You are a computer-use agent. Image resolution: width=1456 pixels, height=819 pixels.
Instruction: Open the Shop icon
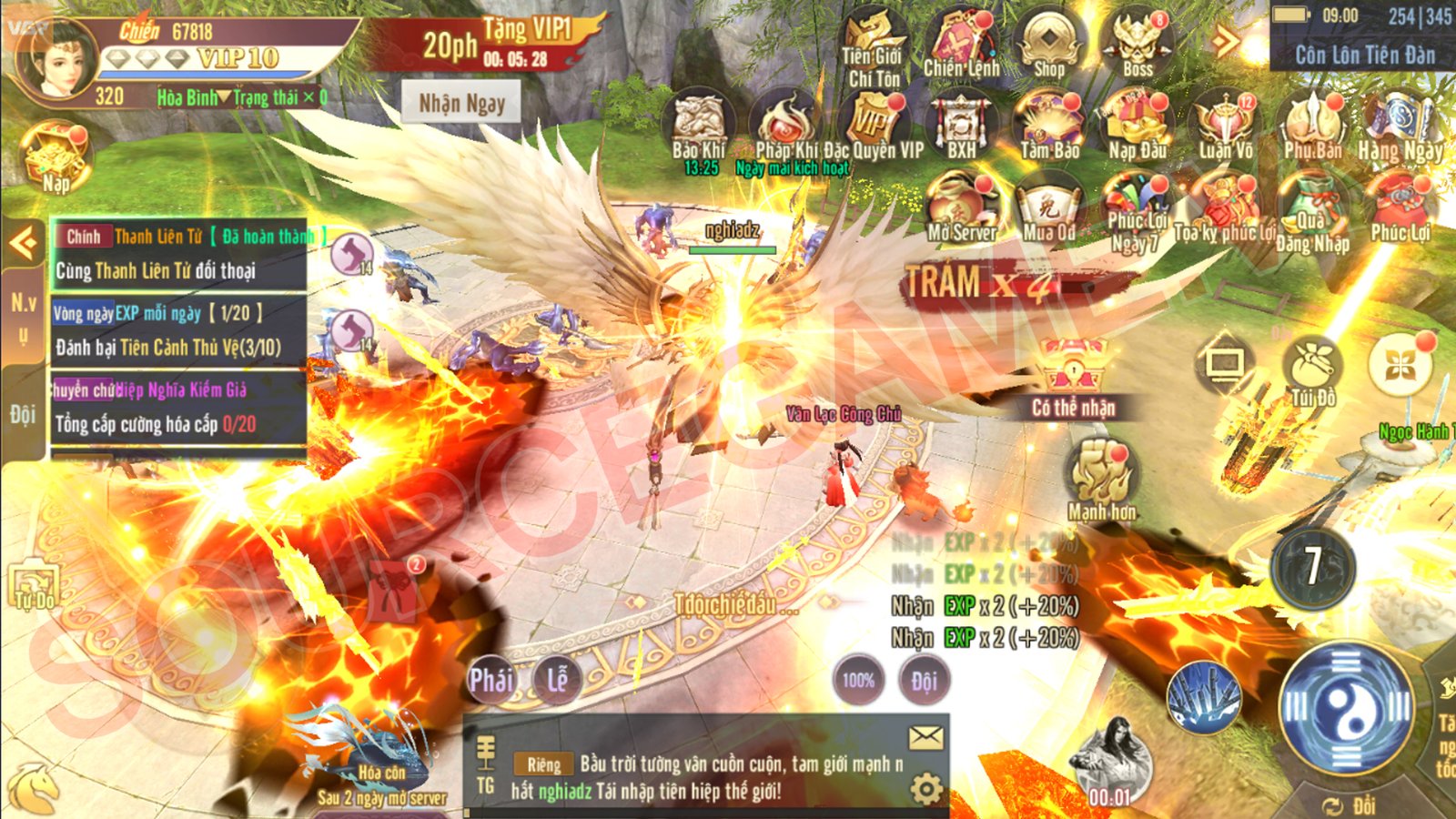[1049, 43]
